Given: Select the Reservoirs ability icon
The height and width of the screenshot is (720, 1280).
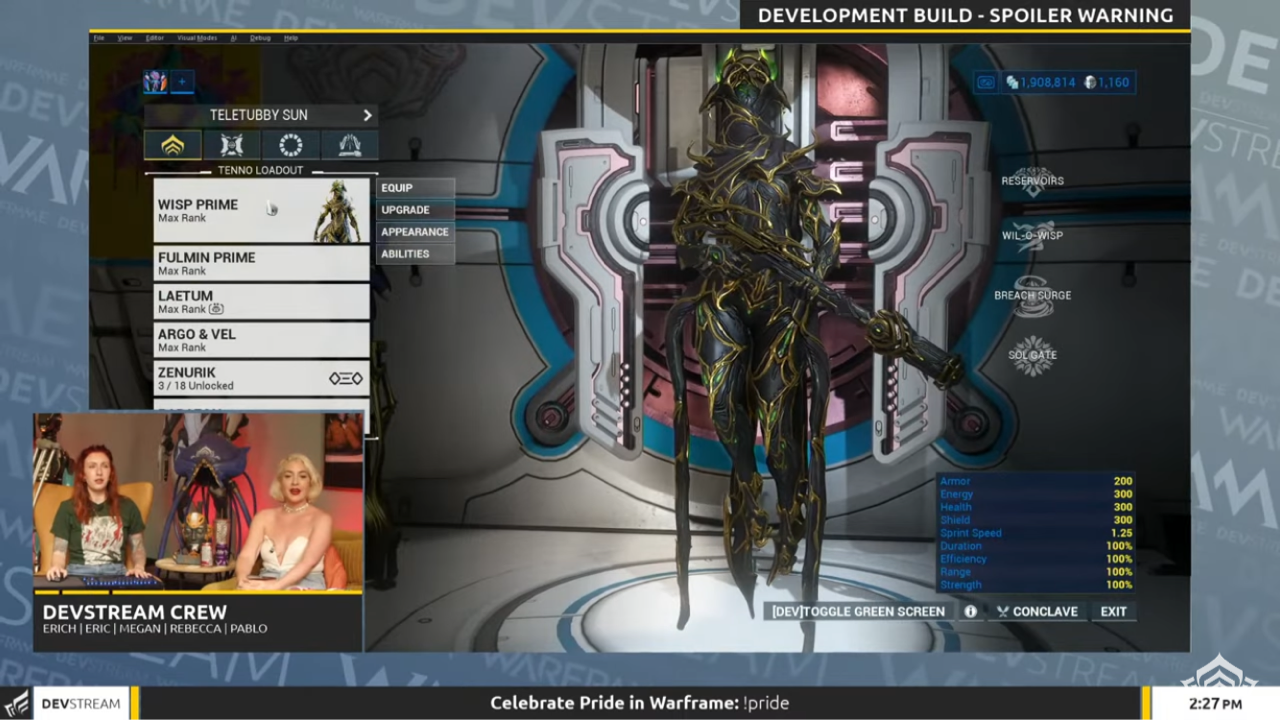Looking at the screenshot, I should click(x=1032, y=180).
